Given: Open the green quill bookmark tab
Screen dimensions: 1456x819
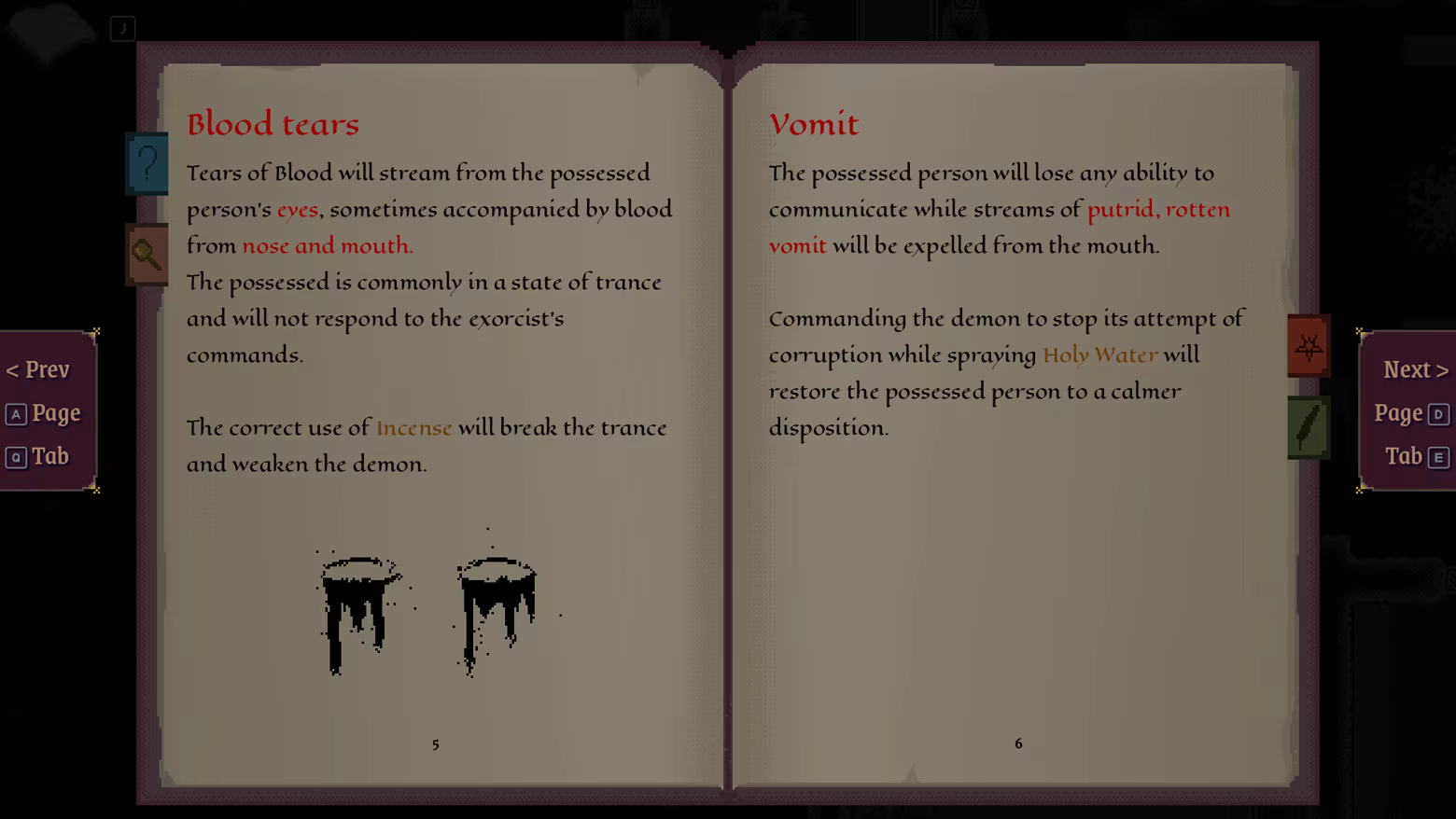Looking at the screenshot, I should (x=1309, y=427).
